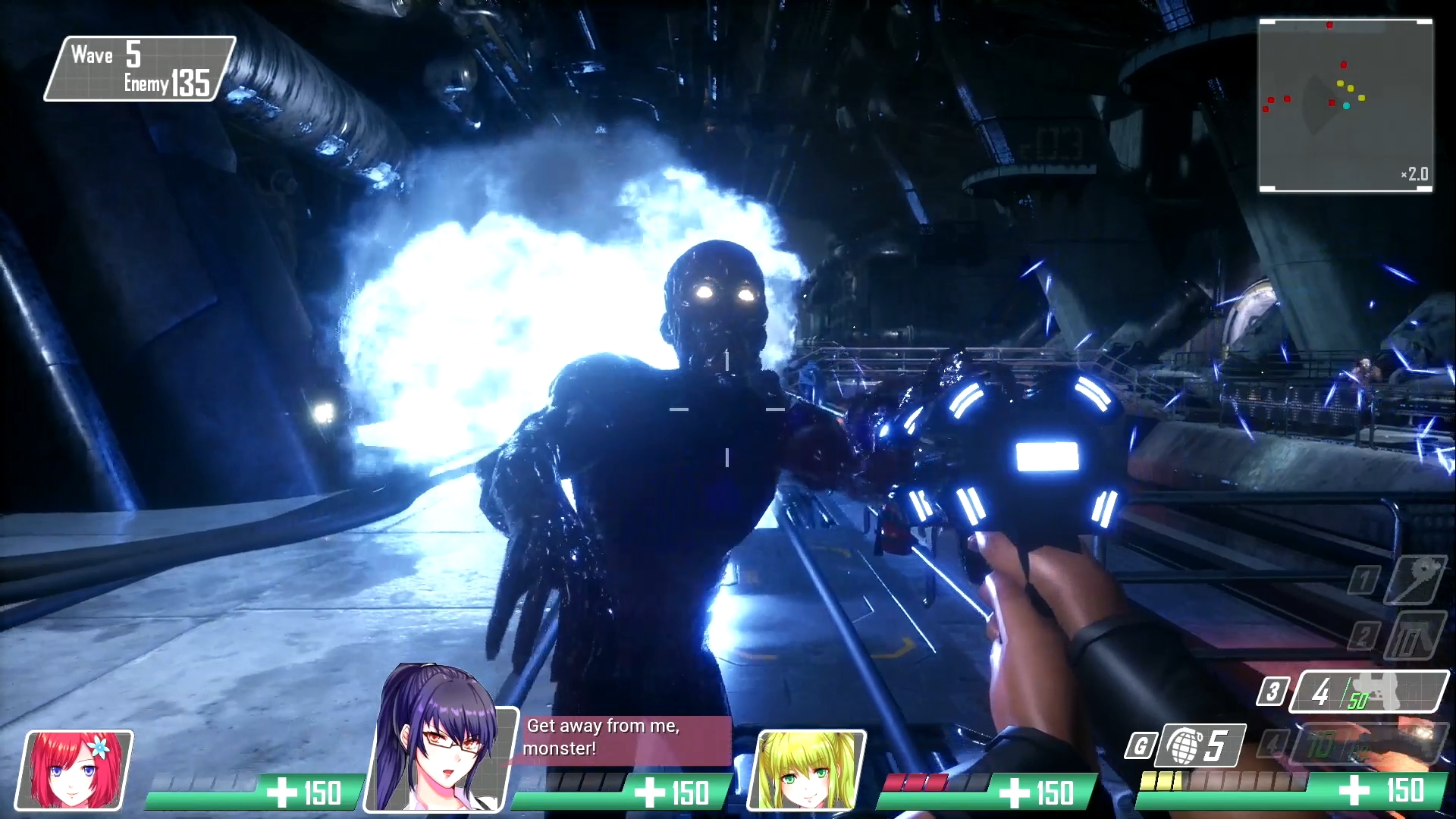Select weapon slot 2 knife icon
Screen dimensions: 1456x819
click(1415, 637)
